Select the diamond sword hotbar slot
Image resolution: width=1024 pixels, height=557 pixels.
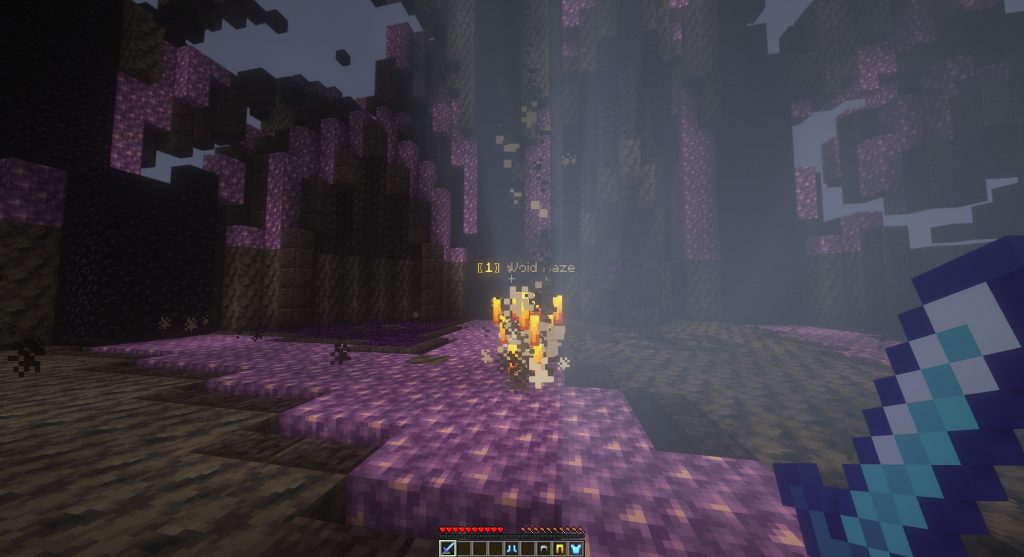(x=448, y=548)
